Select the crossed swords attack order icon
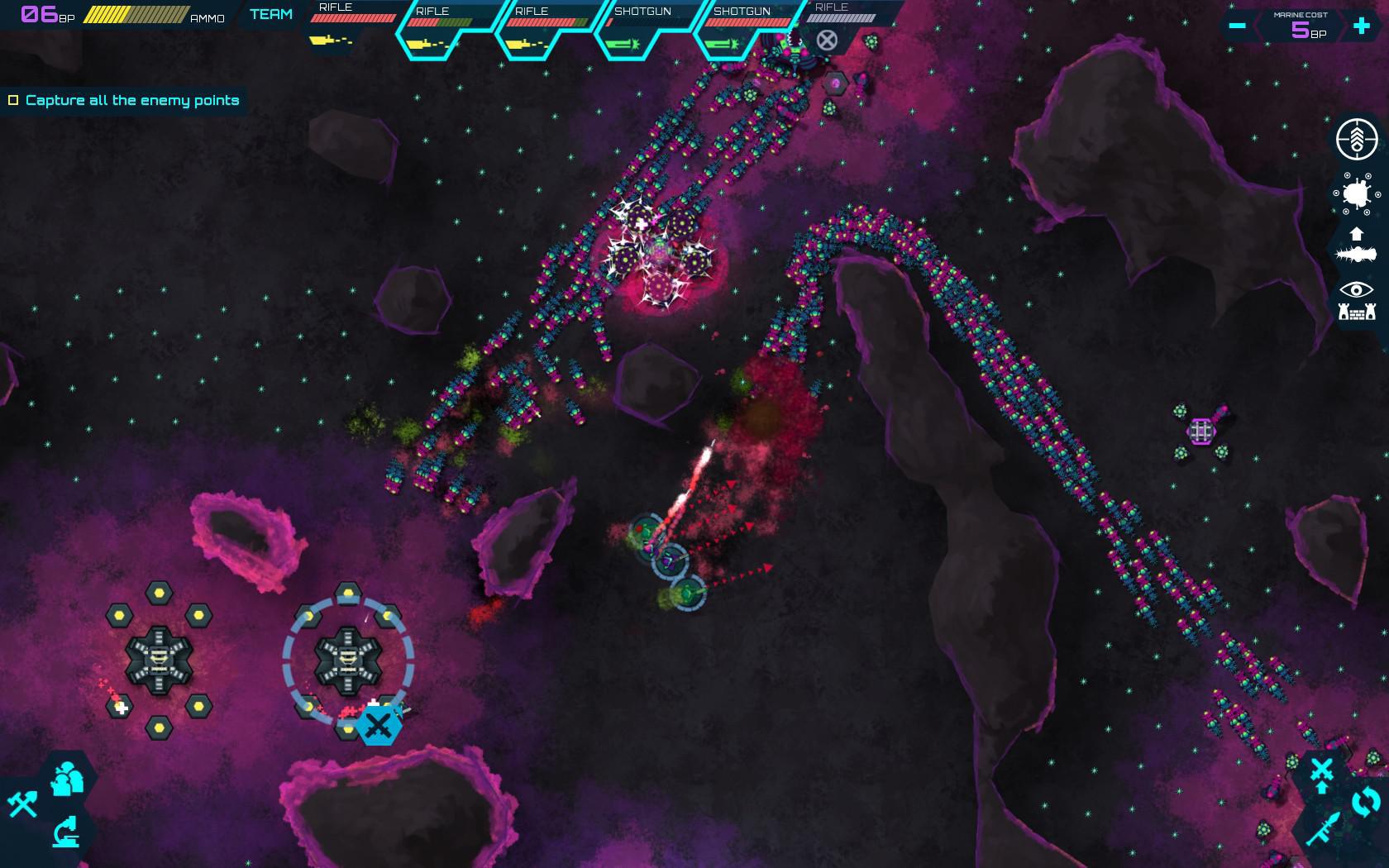1389x868 pixels. tap(1320, 768)
